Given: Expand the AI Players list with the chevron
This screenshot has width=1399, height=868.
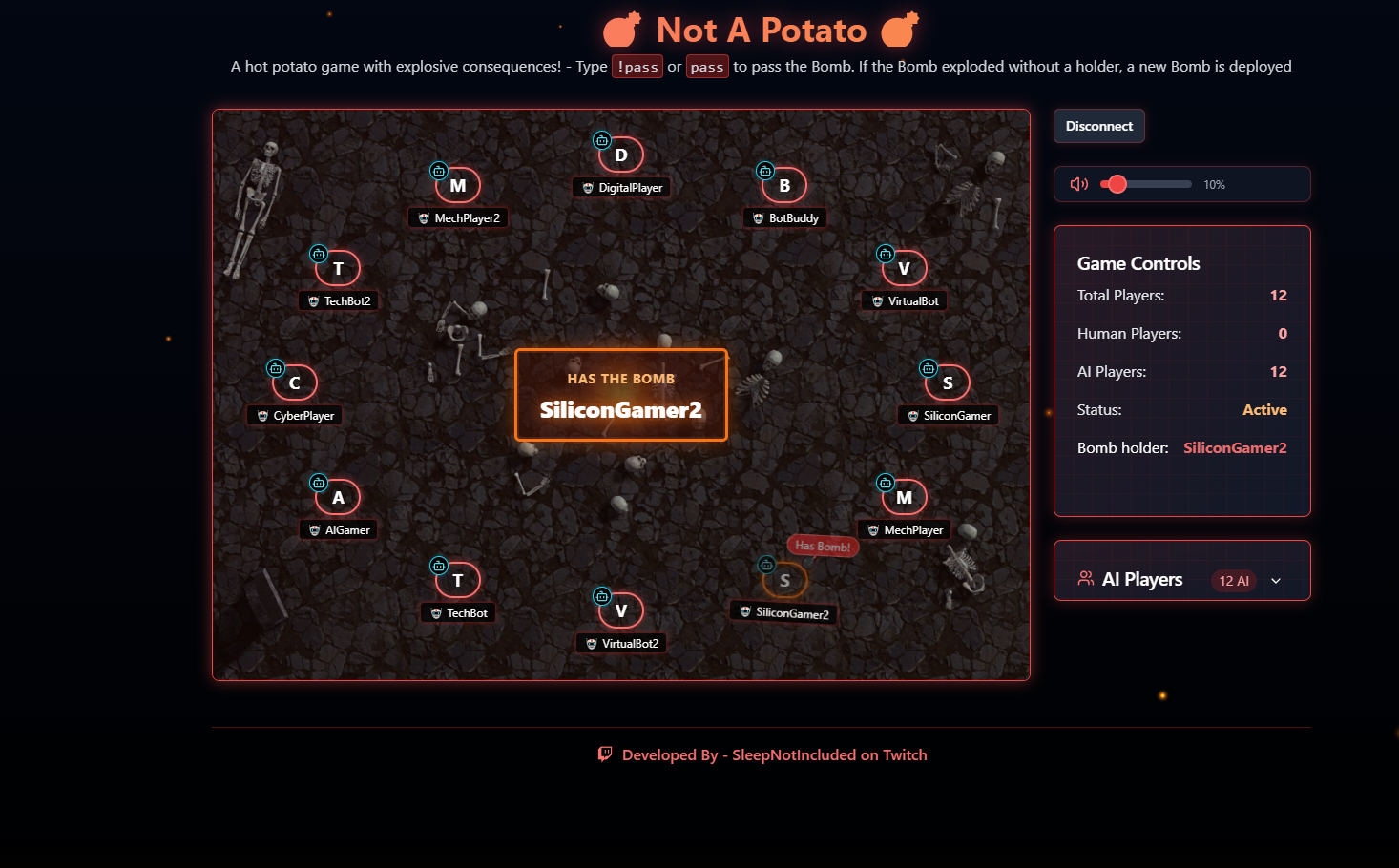Looking at the screenshot, I should [1276, 580].
